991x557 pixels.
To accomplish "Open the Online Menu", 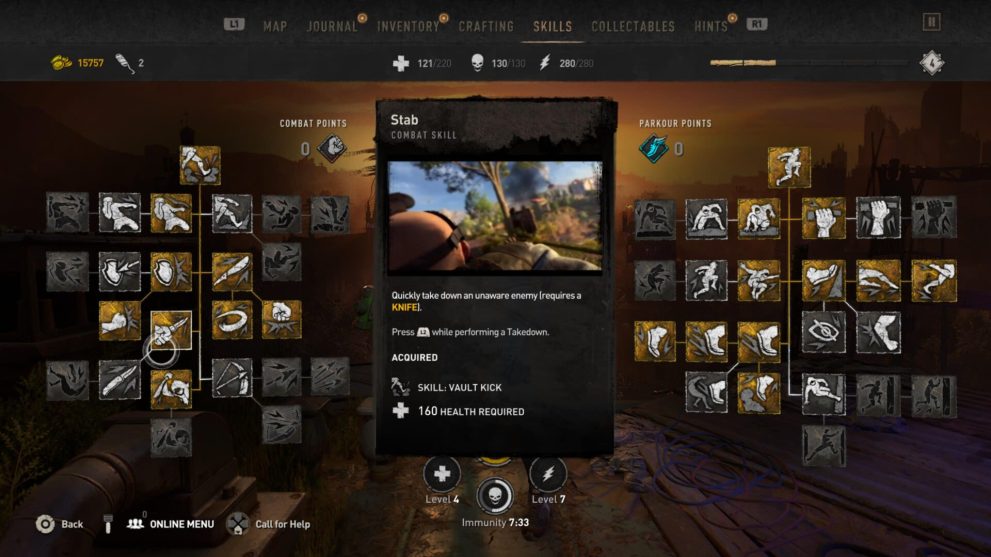I will tap(171, 524).
